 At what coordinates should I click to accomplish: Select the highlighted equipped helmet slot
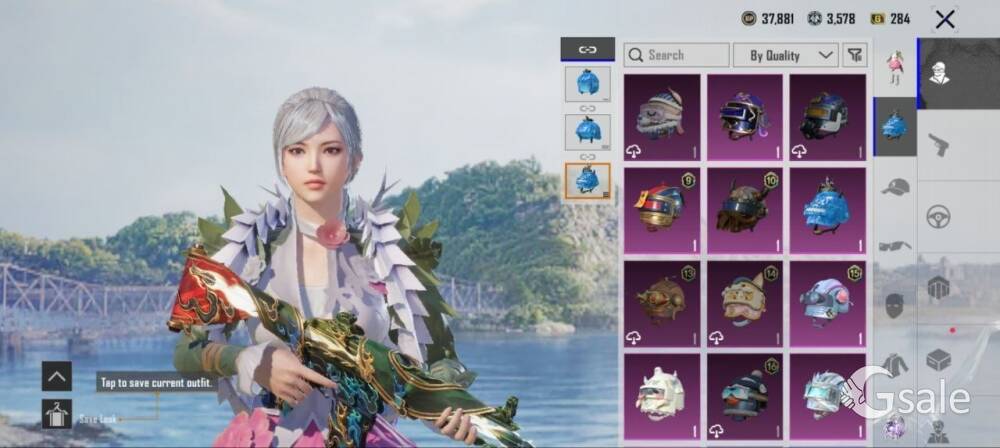(x=588, y=183)
